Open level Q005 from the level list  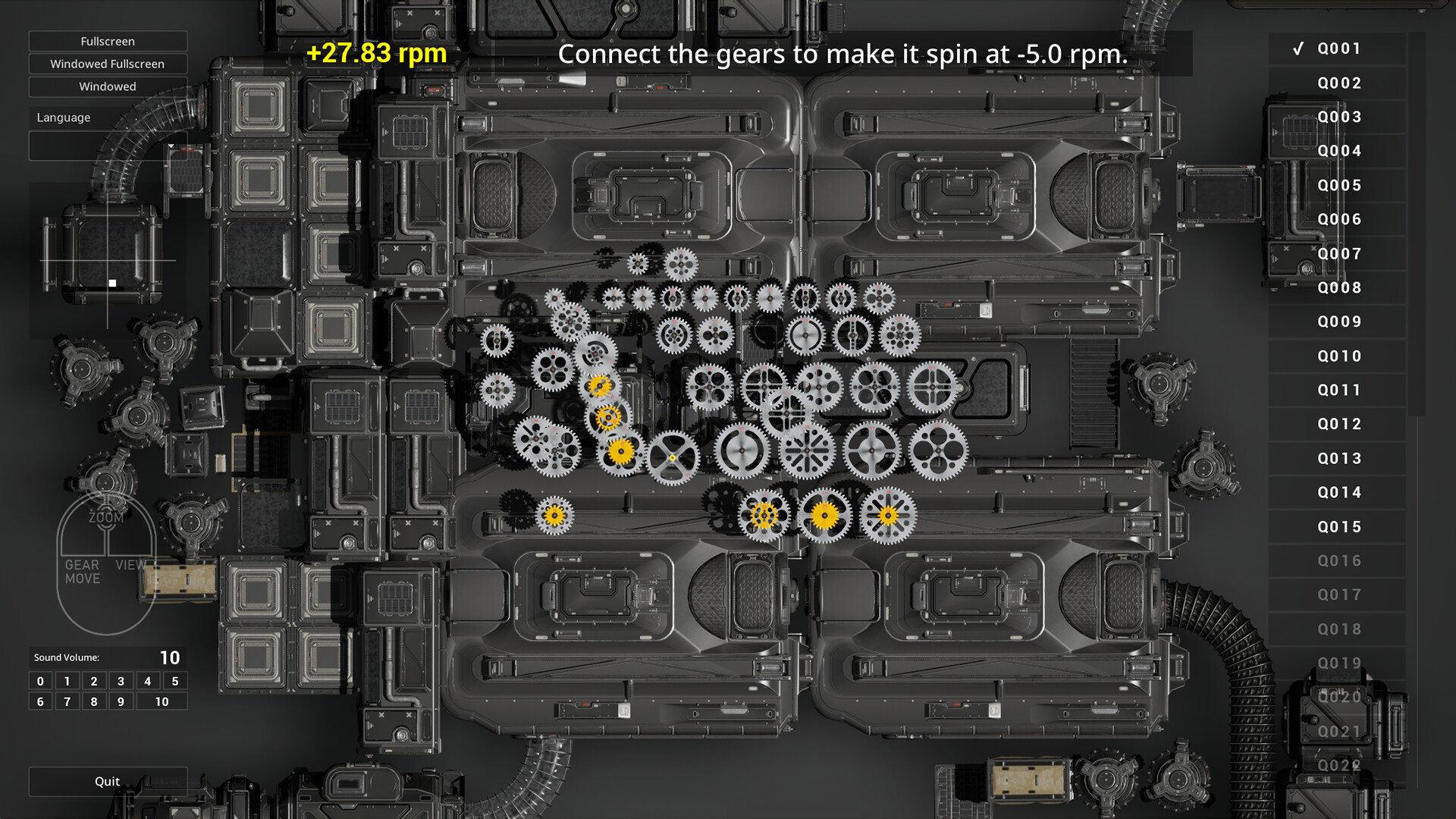1338,185
